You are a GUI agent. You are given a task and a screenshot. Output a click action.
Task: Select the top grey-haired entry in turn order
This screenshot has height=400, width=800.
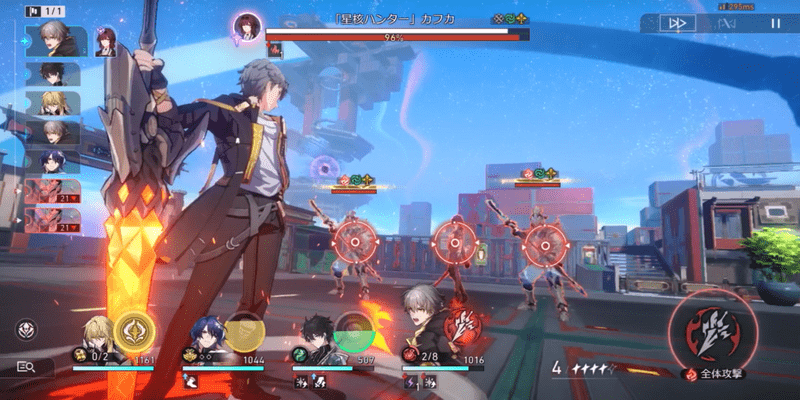click(x=58, y=39)
